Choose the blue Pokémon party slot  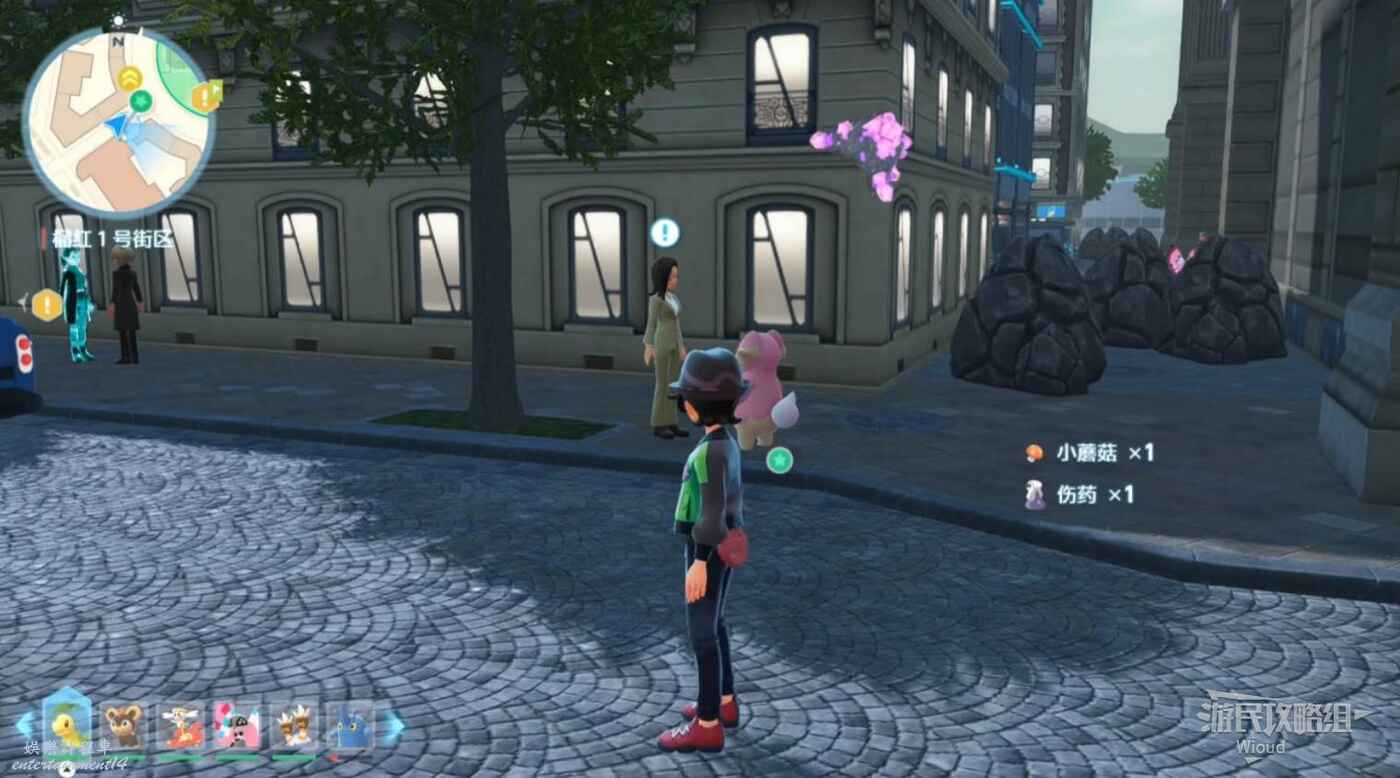point(350,727)
